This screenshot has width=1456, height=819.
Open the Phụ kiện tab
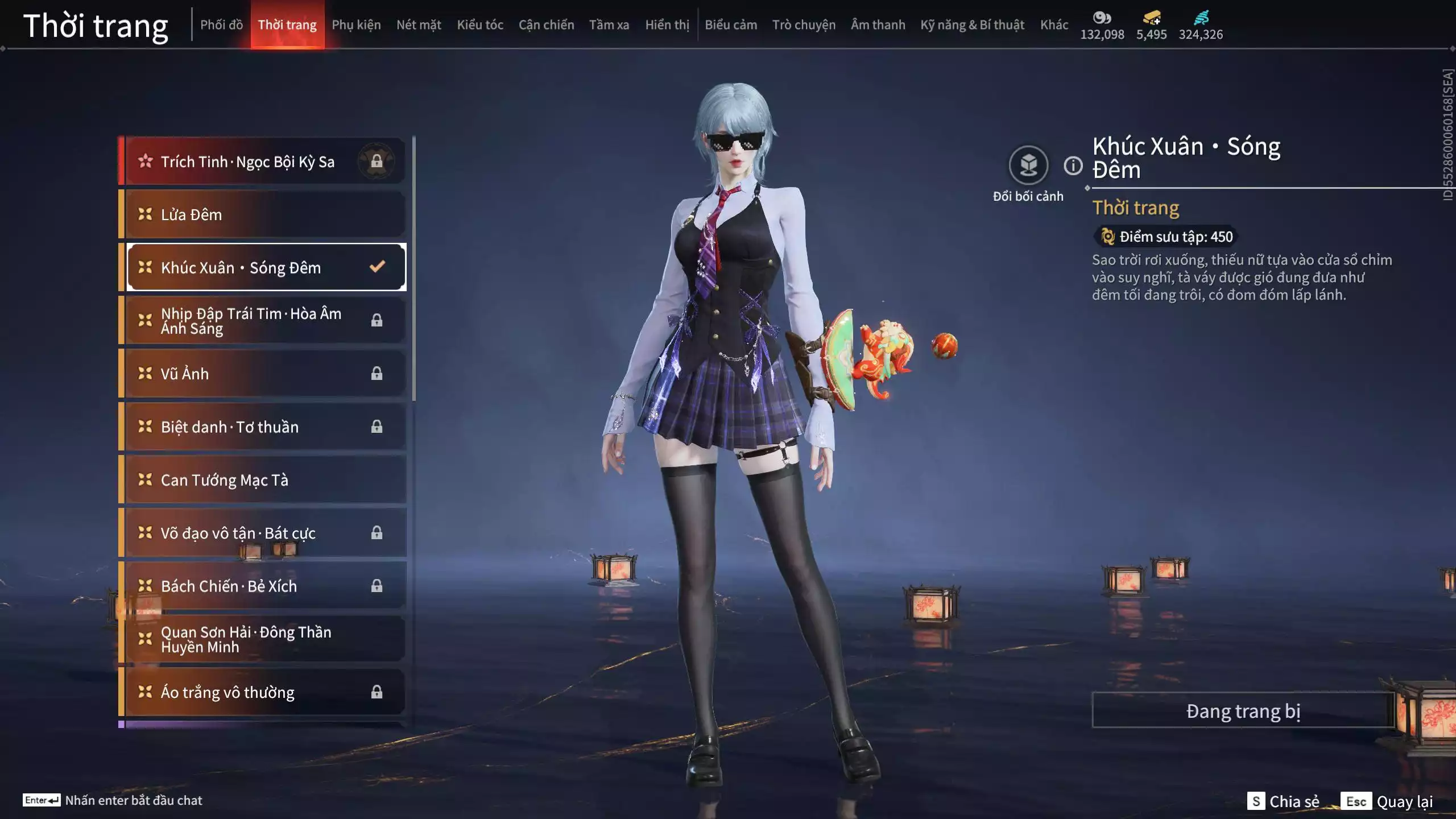click(x=356, y=25)
